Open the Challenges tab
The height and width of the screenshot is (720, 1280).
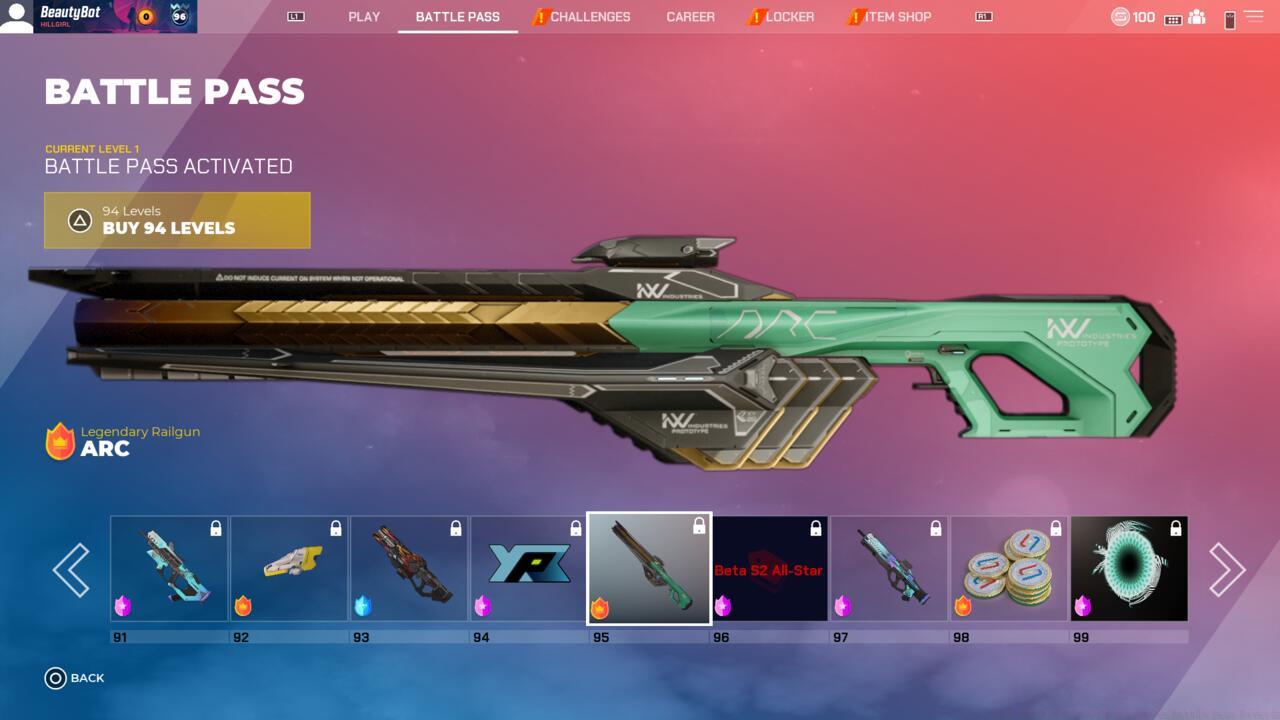(x=589, y=17)
